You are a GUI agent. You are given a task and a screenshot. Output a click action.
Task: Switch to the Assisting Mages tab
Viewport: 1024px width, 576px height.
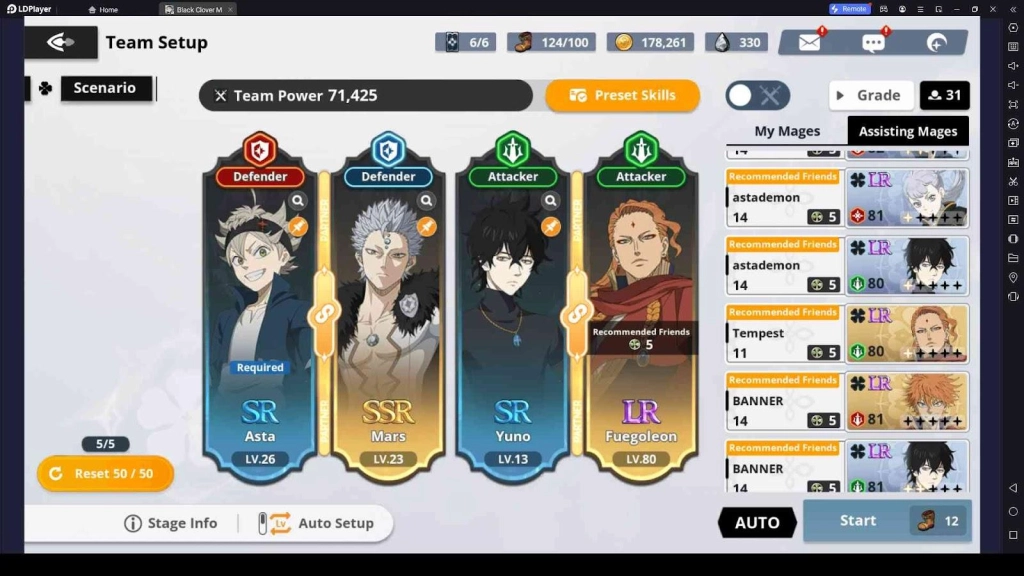tap(908, 131)
